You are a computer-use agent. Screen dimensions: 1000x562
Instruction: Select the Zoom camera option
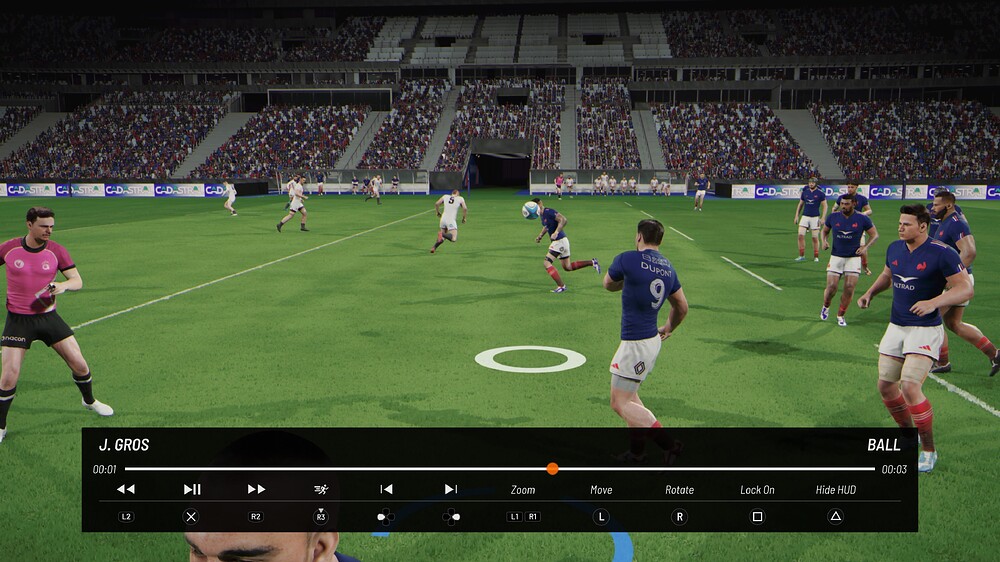click(x=523, y=490)
